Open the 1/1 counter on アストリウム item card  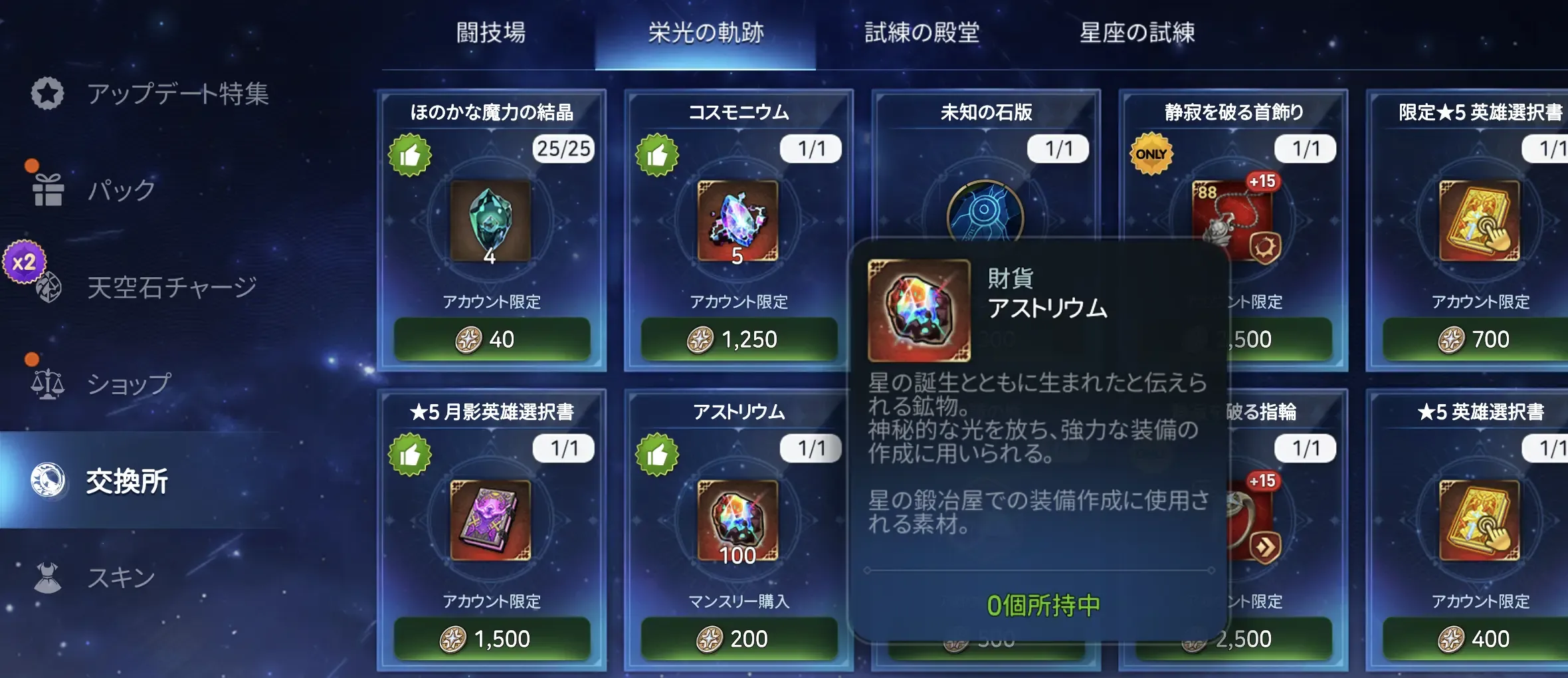click(809, 449)
